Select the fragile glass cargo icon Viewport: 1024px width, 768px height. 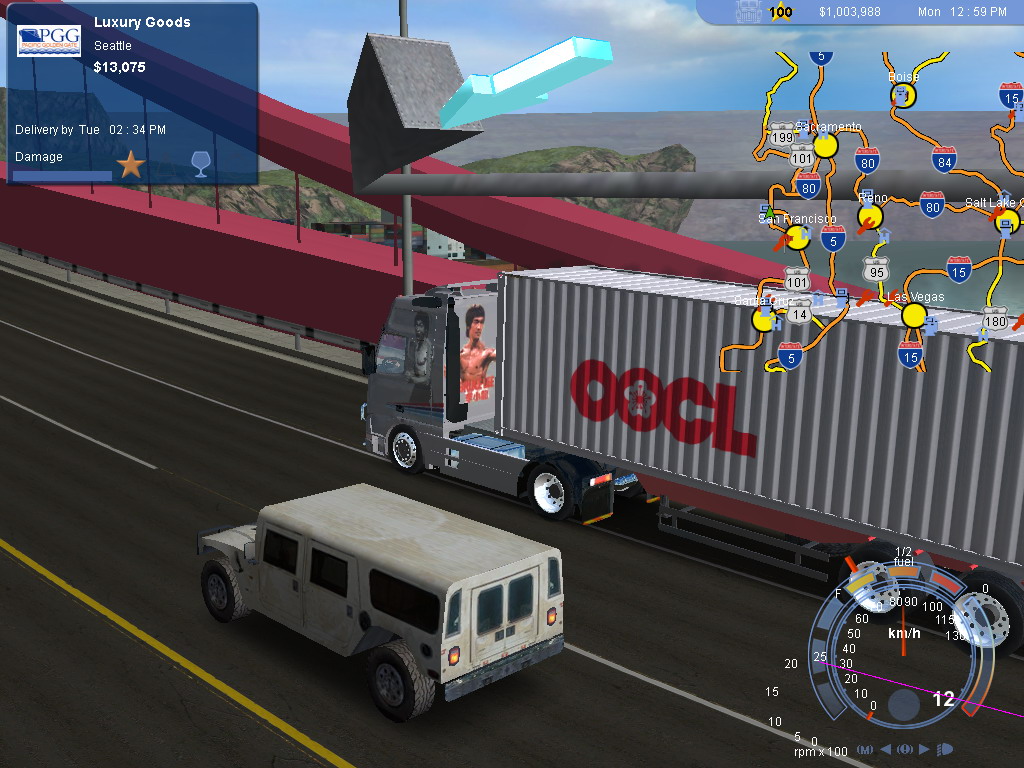[200, 165]
